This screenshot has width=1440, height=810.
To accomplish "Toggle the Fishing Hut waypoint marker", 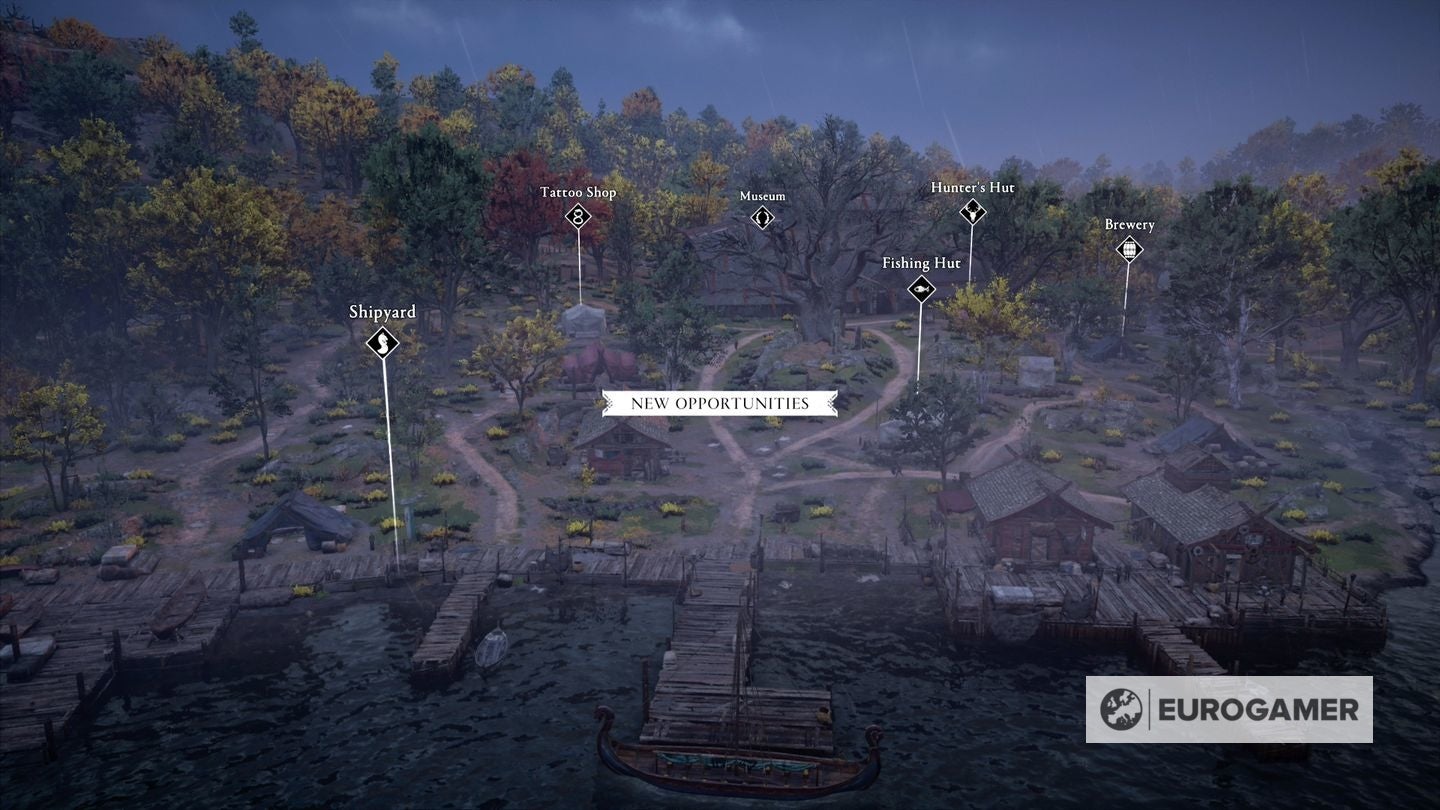I will coord(920,289).
